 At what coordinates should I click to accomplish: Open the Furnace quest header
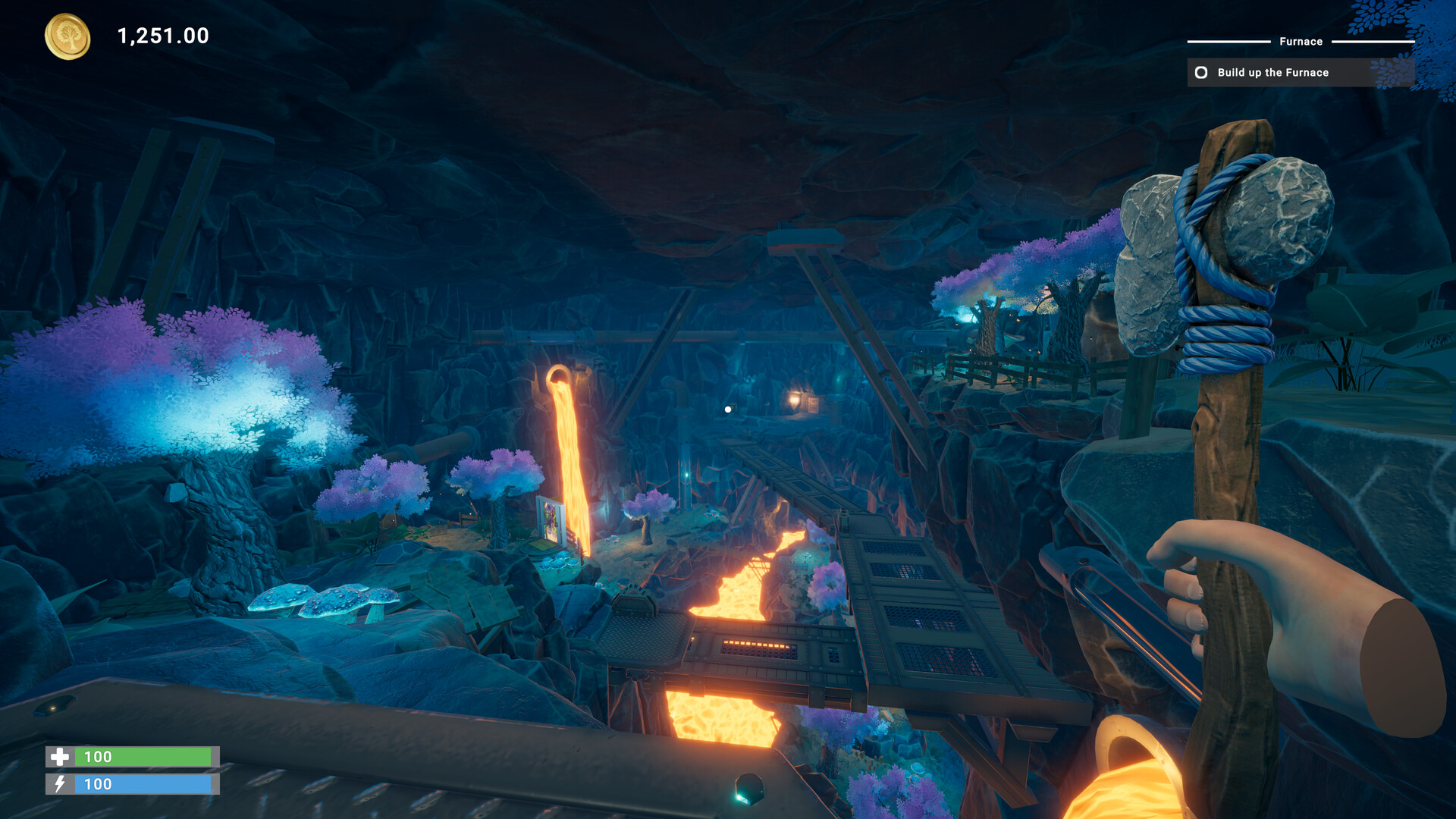[x=1301, y=42]
